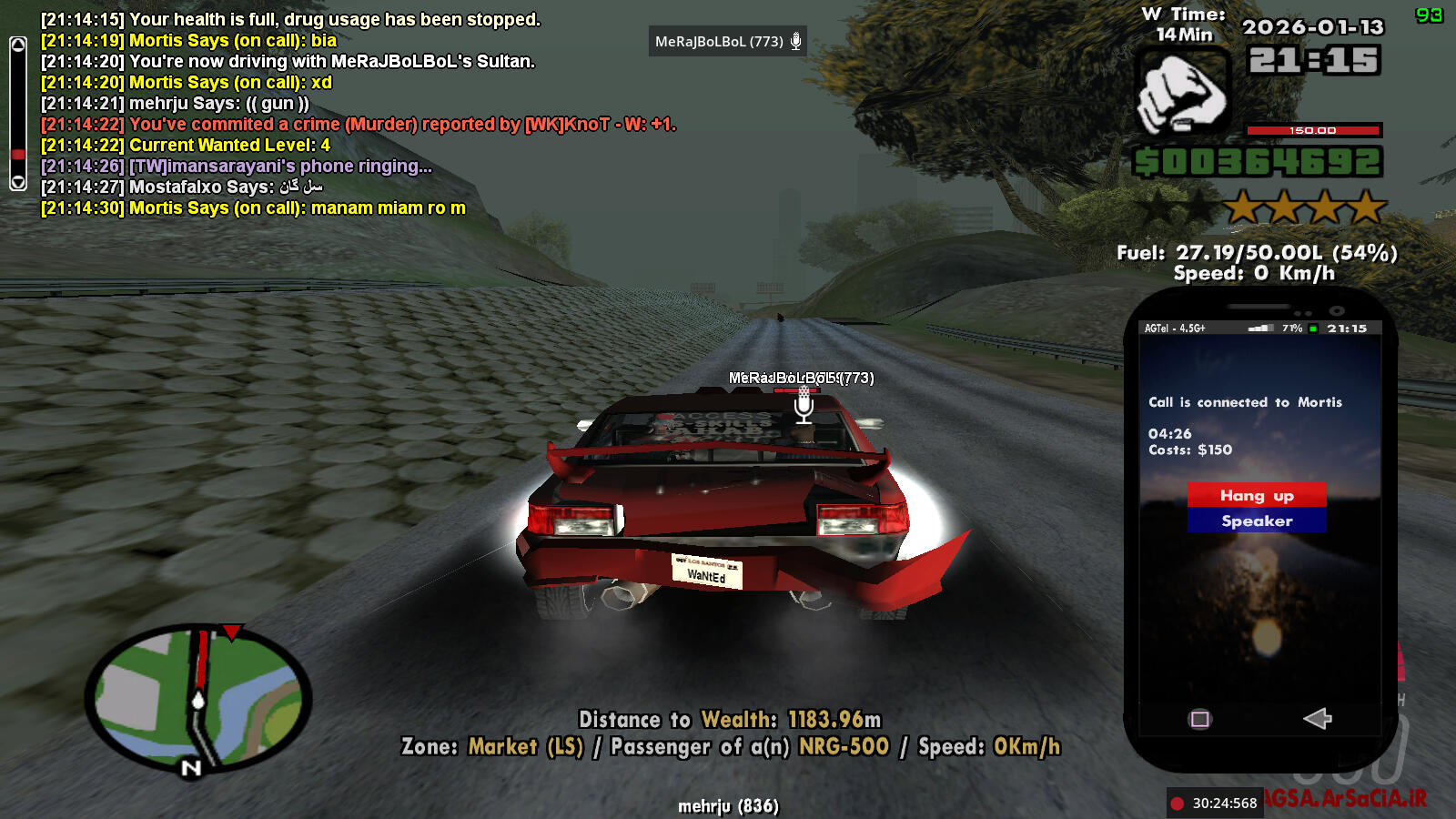Click the fist weapon icon
The width and height of the screenshot is (1456, 819).
[x=1182, y=93]
